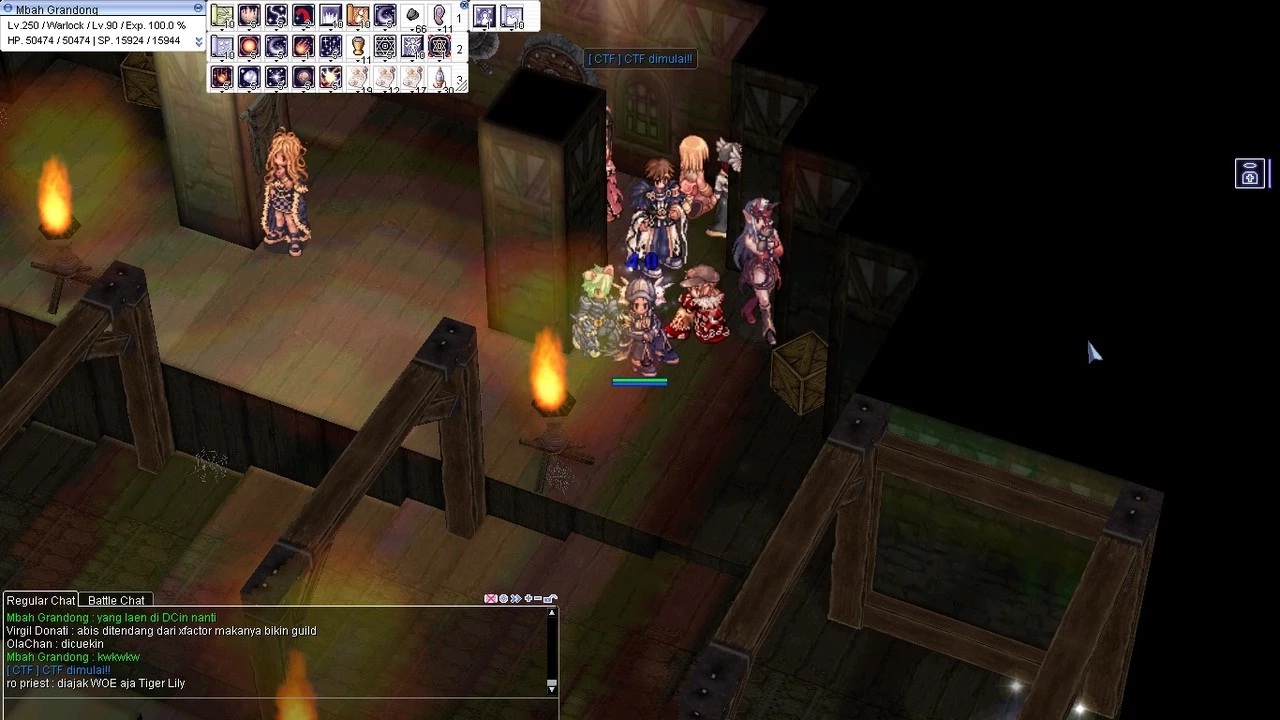Select the Regular Chat tab
The height and width of the screenshot is (720, 1280).
[x=40, y=600]
